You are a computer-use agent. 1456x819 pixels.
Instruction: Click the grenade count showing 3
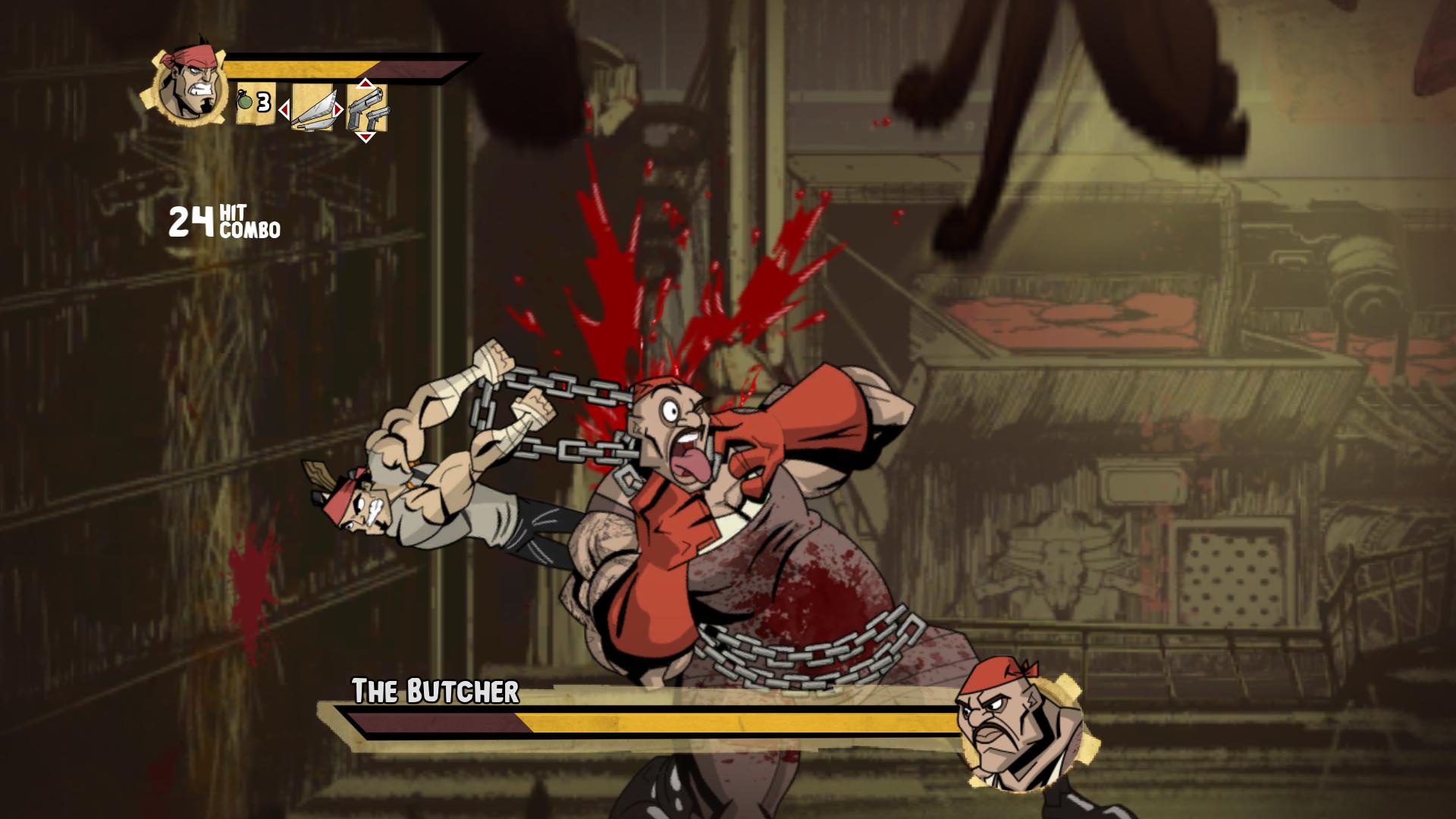point(263,101)
